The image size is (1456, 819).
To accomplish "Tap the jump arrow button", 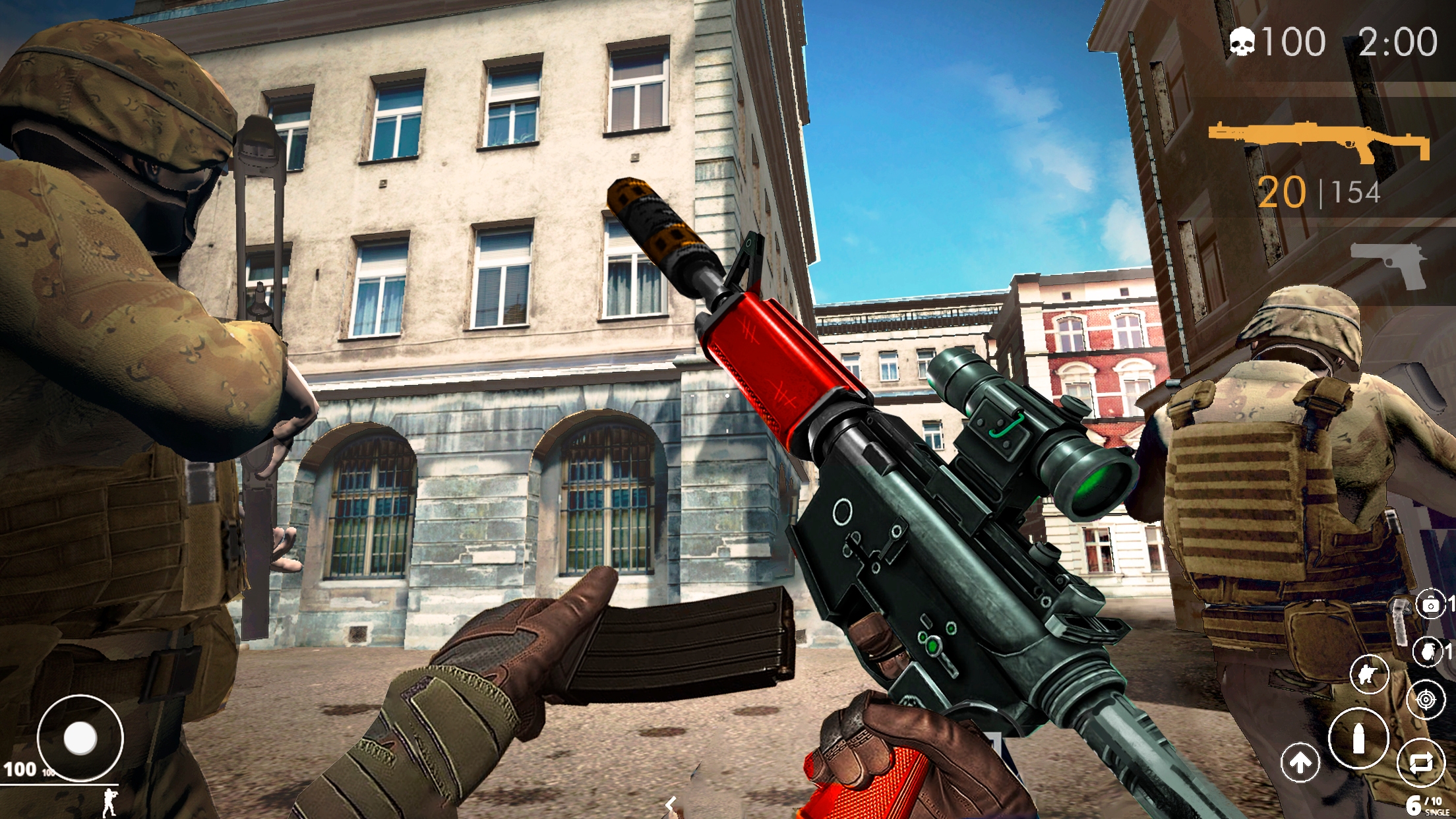I will tap(1301, 762).
